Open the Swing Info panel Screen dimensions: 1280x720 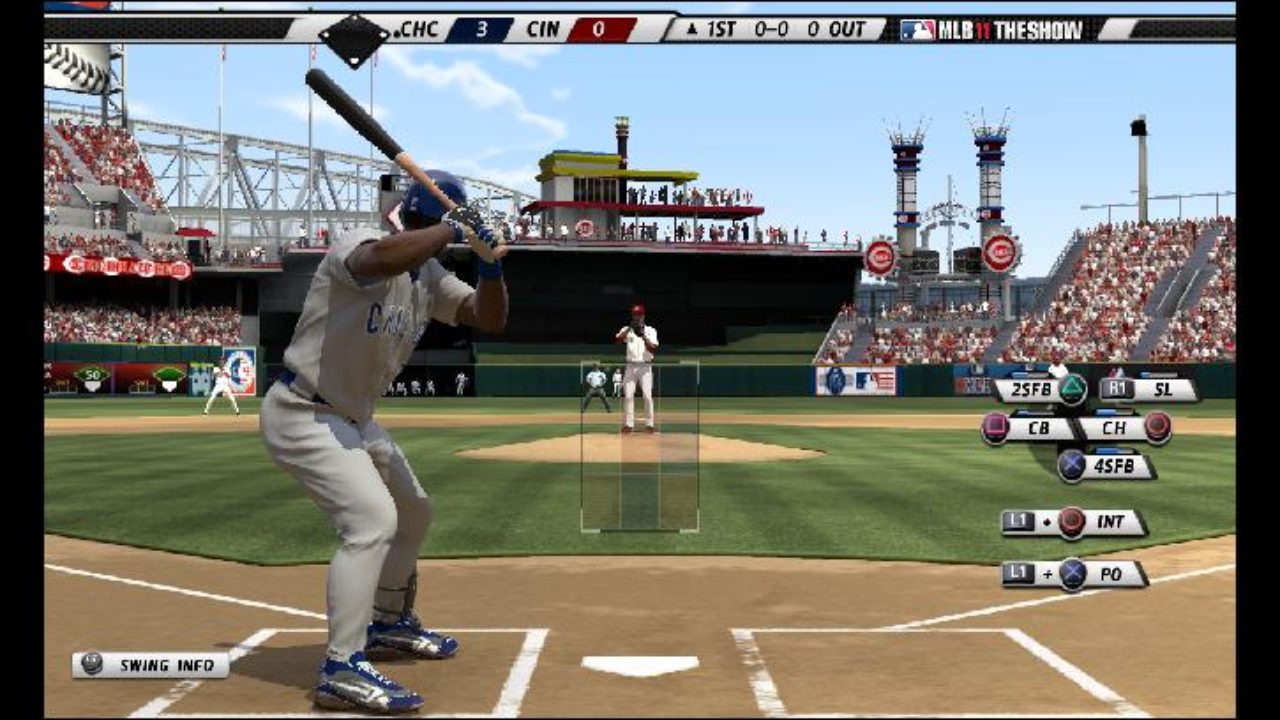coord(150,665)
